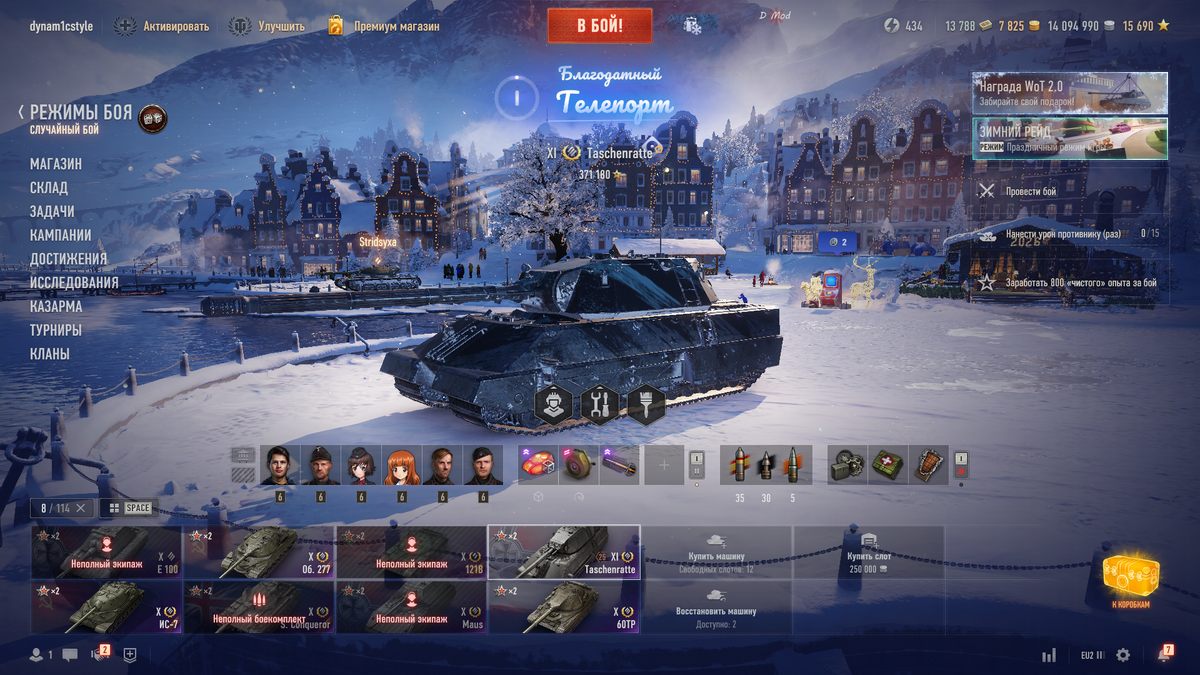This screenshot has height=675, width=1200.
Task: Click the Купить слот tile
Action: coord(868,553)
